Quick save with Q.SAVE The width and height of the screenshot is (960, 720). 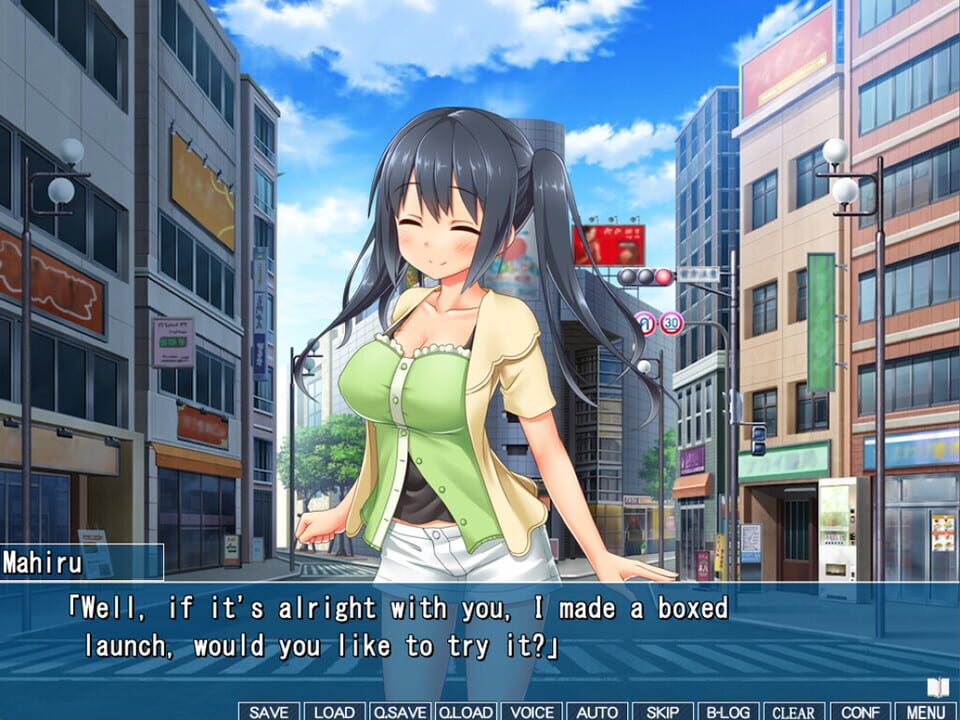(400, 711)
